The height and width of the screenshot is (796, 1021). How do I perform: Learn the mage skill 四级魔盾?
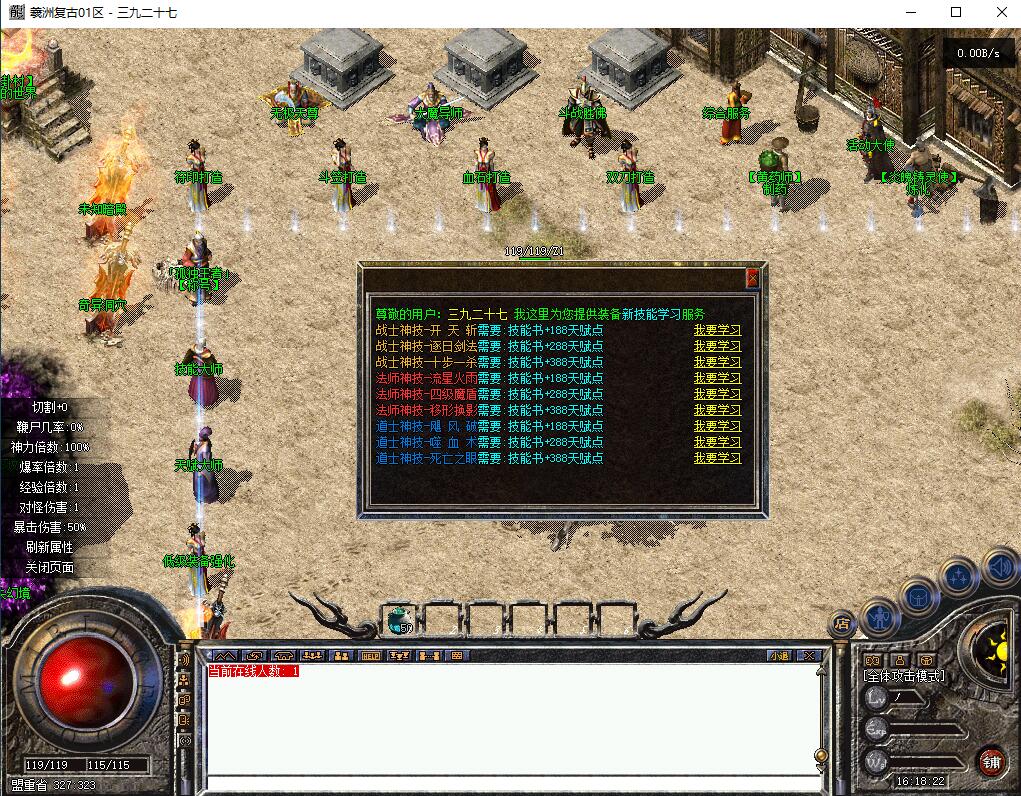pos(717,394)
